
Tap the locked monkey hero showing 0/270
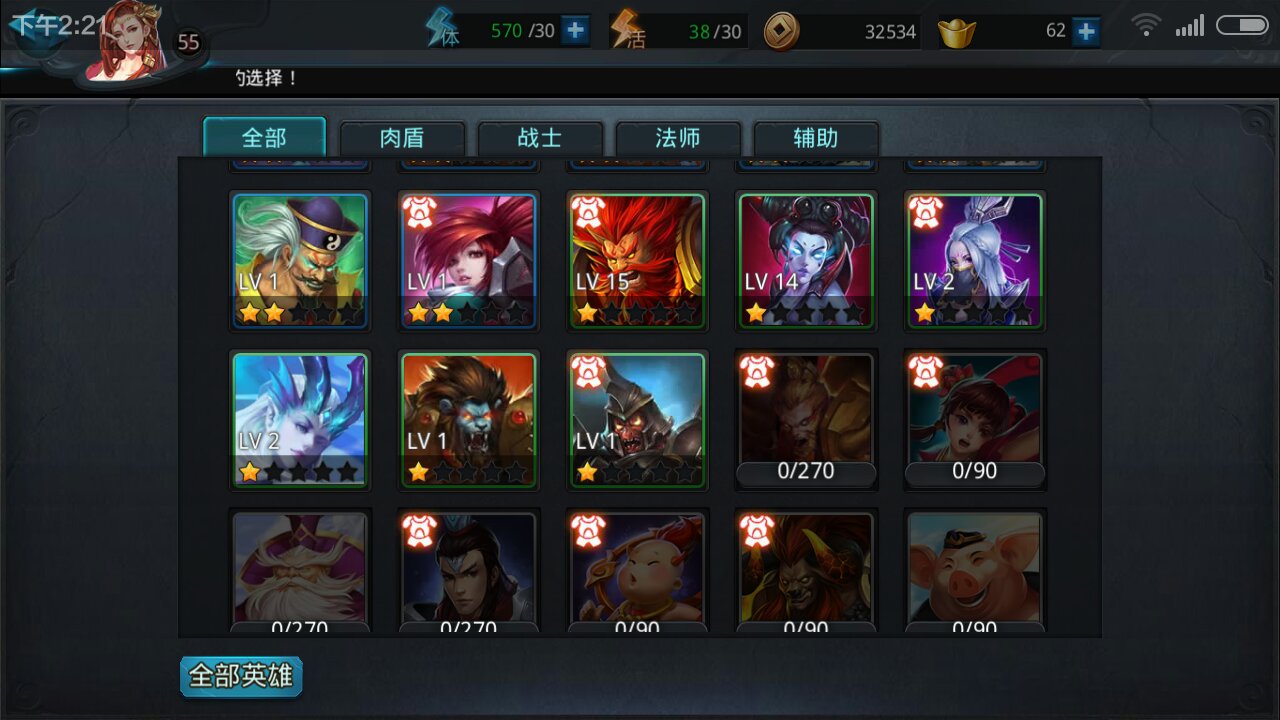click(806, 419)
